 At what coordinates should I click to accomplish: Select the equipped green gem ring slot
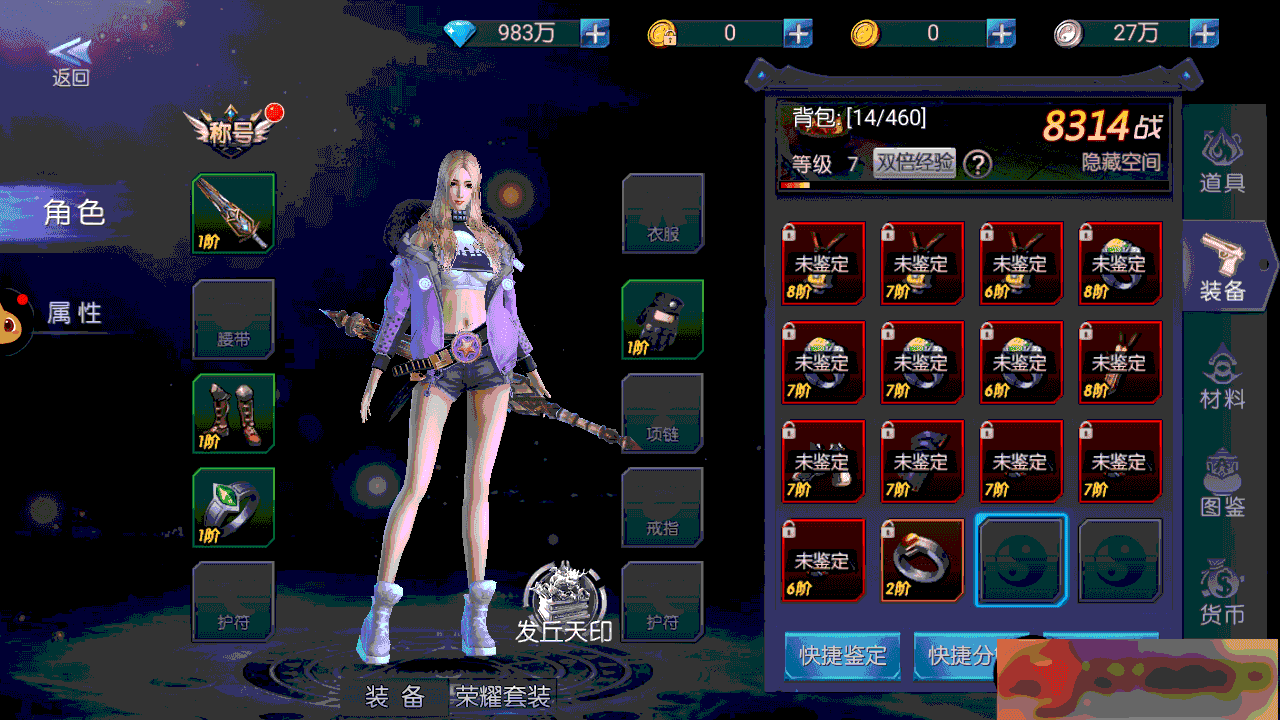[233, 507]
